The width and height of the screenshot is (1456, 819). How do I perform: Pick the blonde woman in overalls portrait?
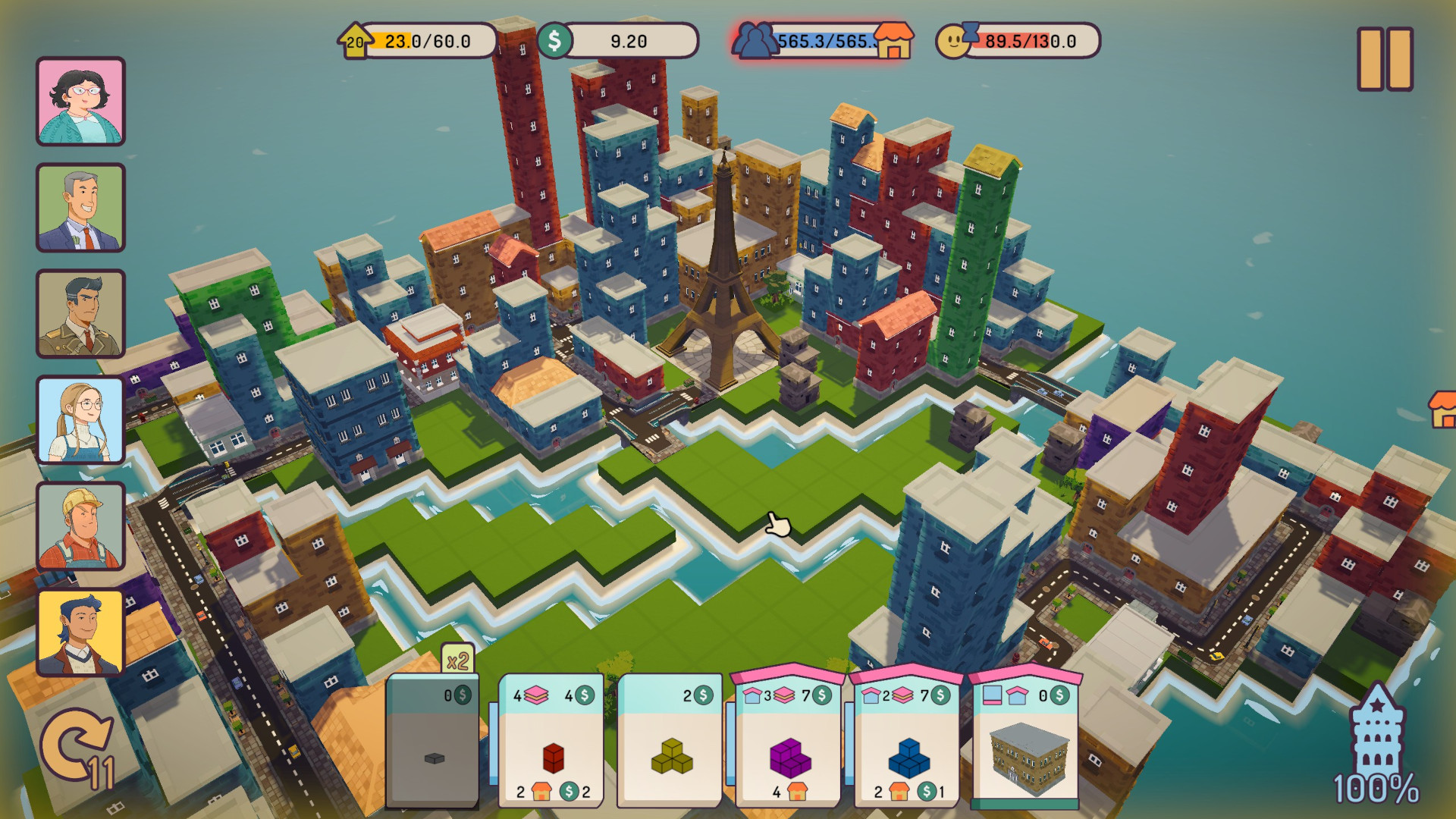click(x=80, y=419)
